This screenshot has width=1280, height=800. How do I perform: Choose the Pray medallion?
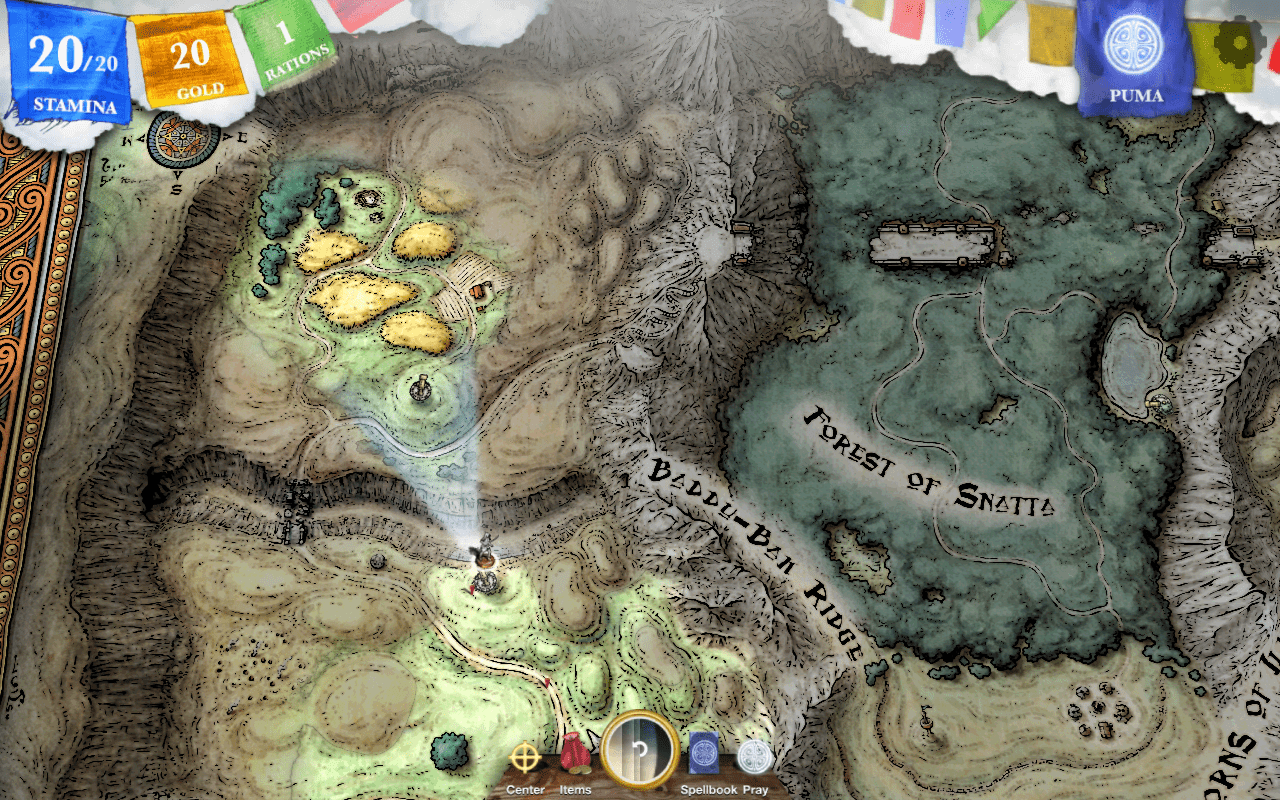click(755, 757)
